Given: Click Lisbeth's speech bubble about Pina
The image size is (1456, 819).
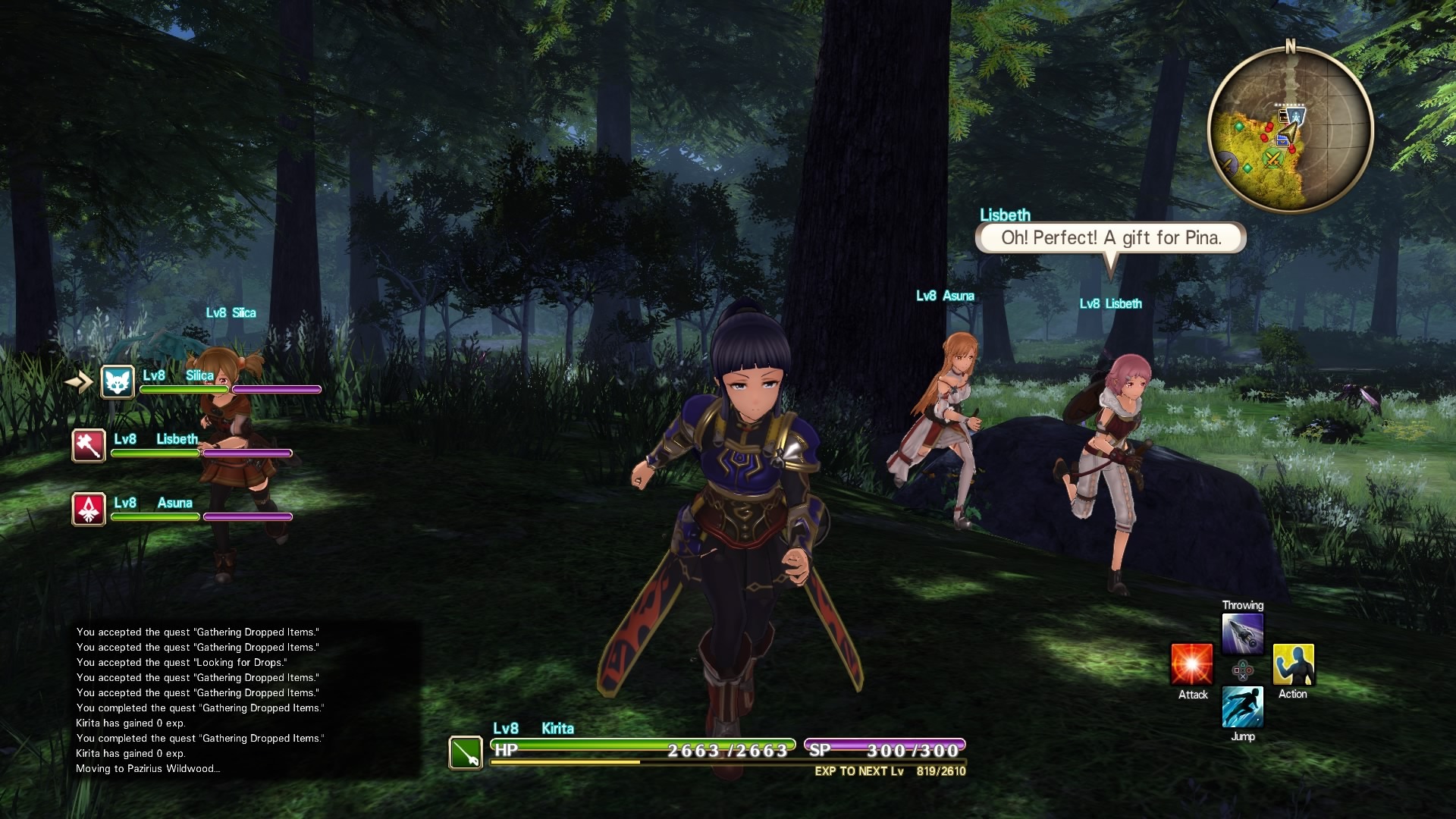Looking at the screenshot, I should tap(1110, 238).
